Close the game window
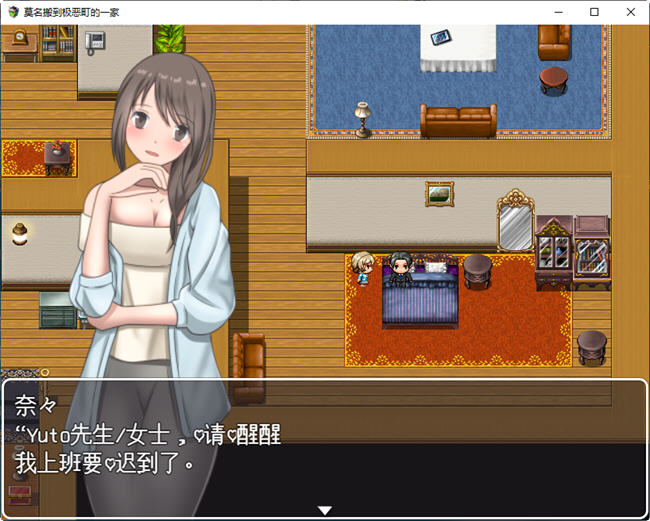 coord(628,12)
